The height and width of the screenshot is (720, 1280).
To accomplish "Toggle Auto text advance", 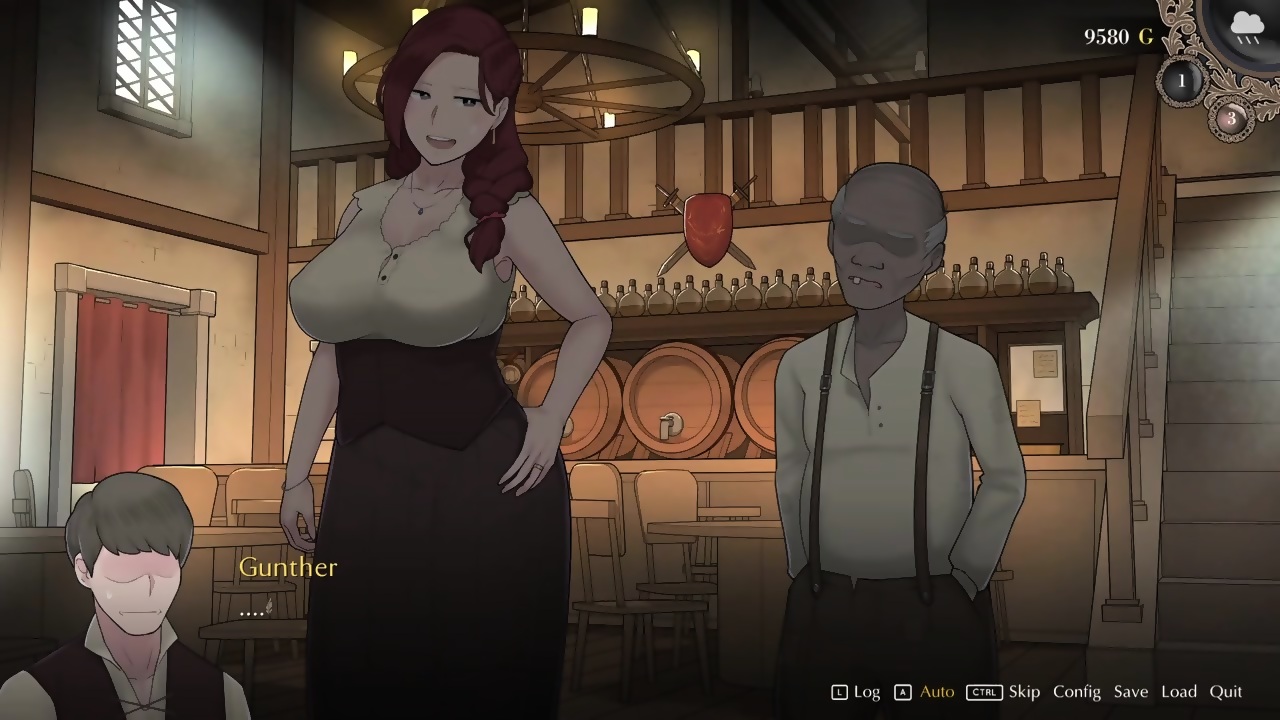I will pos(936,692).
